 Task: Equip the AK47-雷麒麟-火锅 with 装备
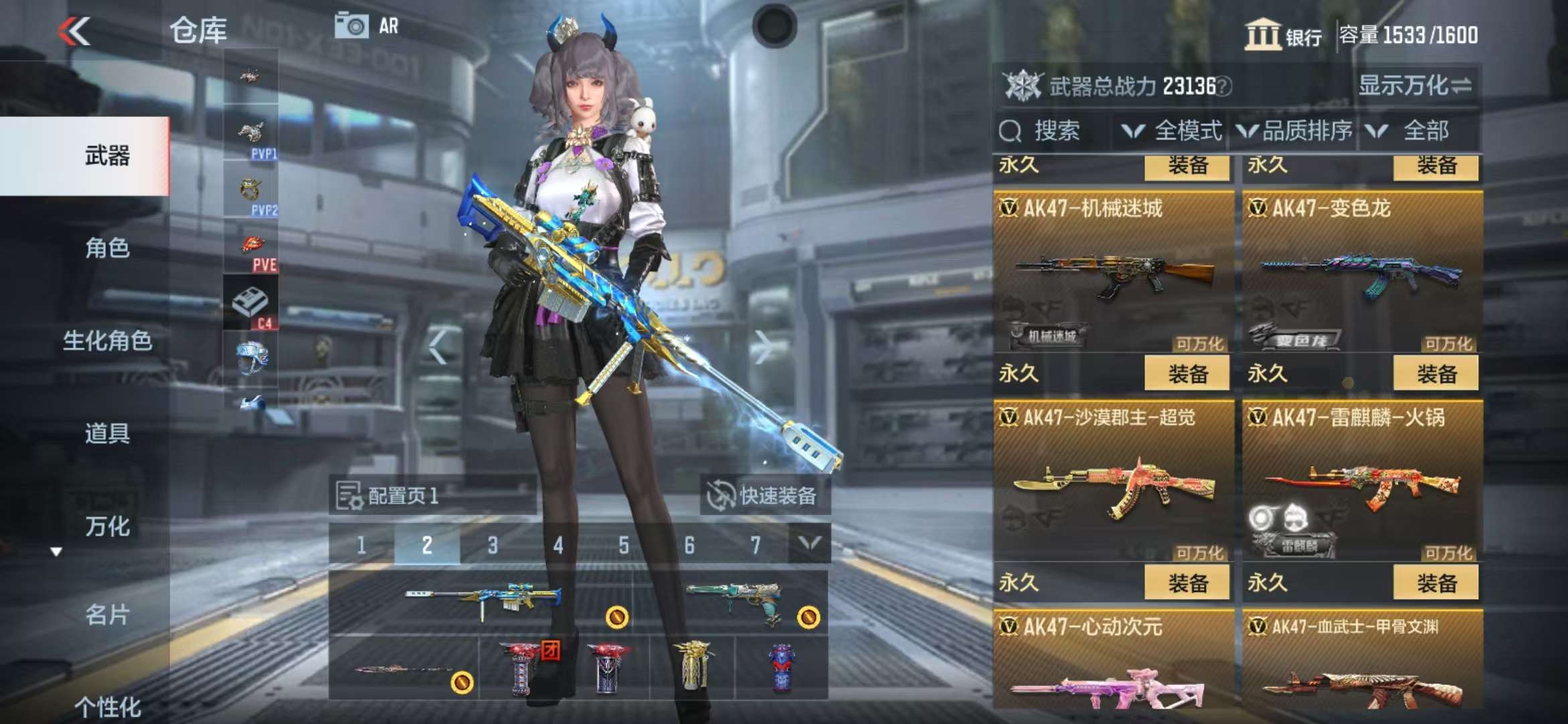(x=1435, y=583)
